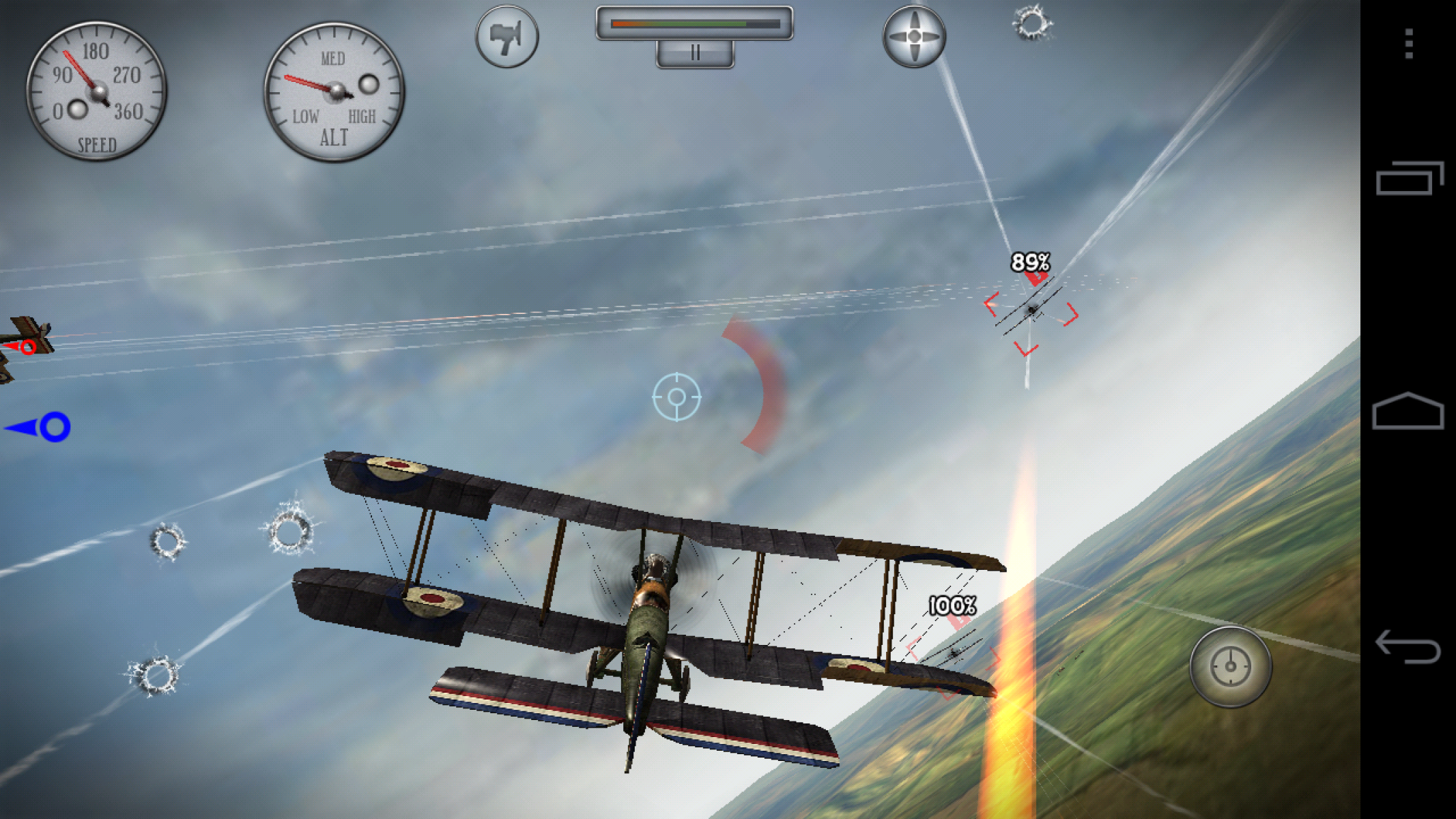The width and height of the screenshot is (1456, 819).
Task: Go to the Android home screen
Action: pyautogui.click(x=1408, y=411)
